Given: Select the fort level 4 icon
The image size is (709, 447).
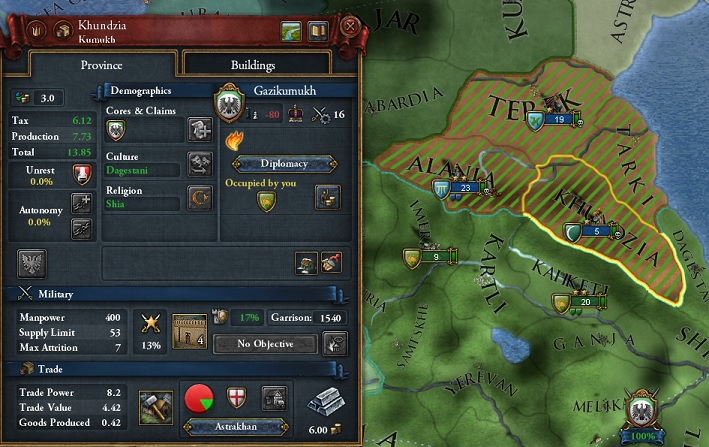Looking at the screenshot, I should [189, 329].
